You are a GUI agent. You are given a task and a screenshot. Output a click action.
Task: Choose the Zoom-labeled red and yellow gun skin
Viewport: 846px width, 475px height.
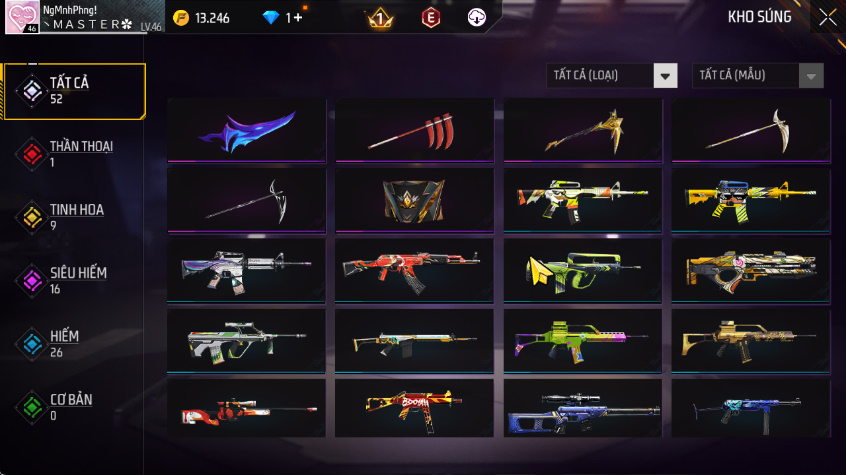pos(415,410)
